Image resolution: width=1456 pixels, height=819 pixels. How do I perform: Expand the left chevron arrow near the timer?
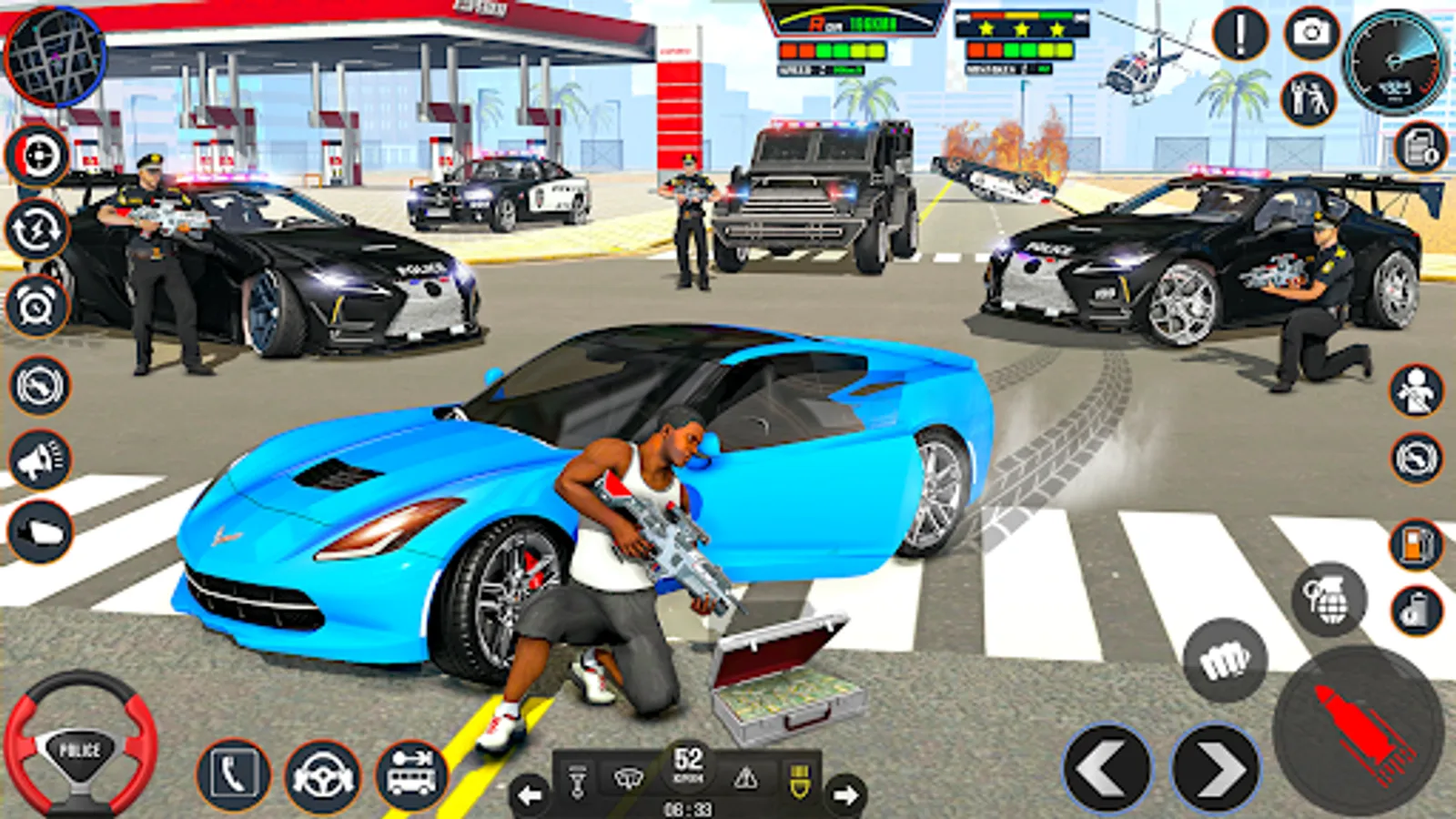pos(530,794)
